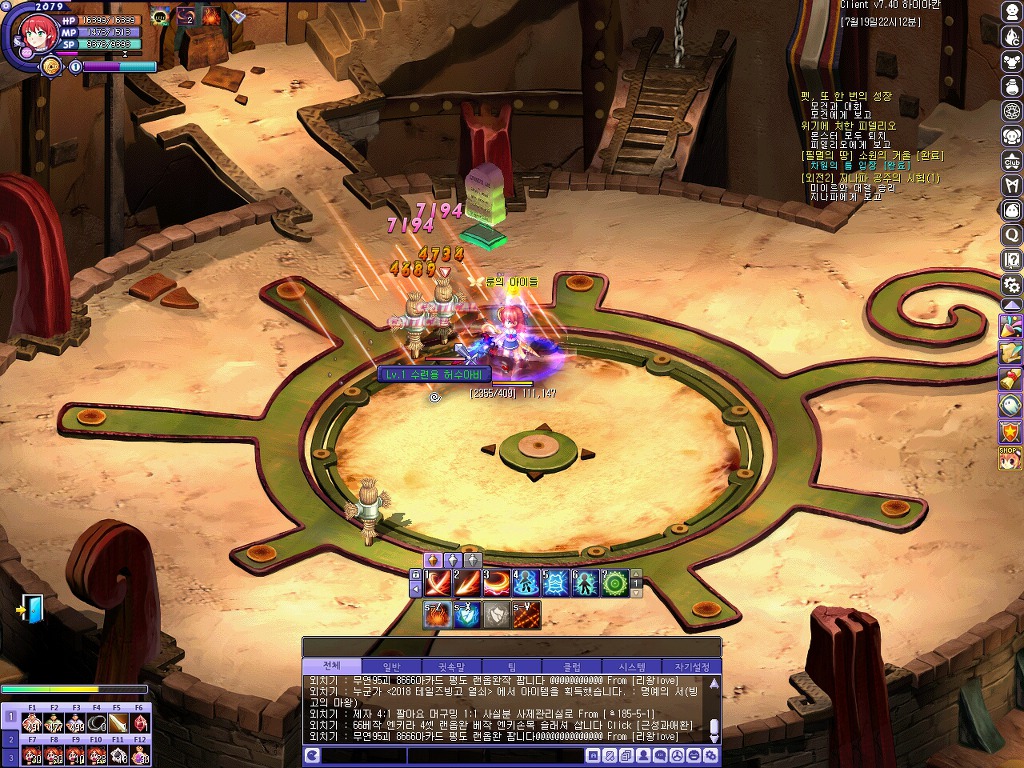
Task: Open the Q quest icon in side menu
Action: (x=1011, y=236)
